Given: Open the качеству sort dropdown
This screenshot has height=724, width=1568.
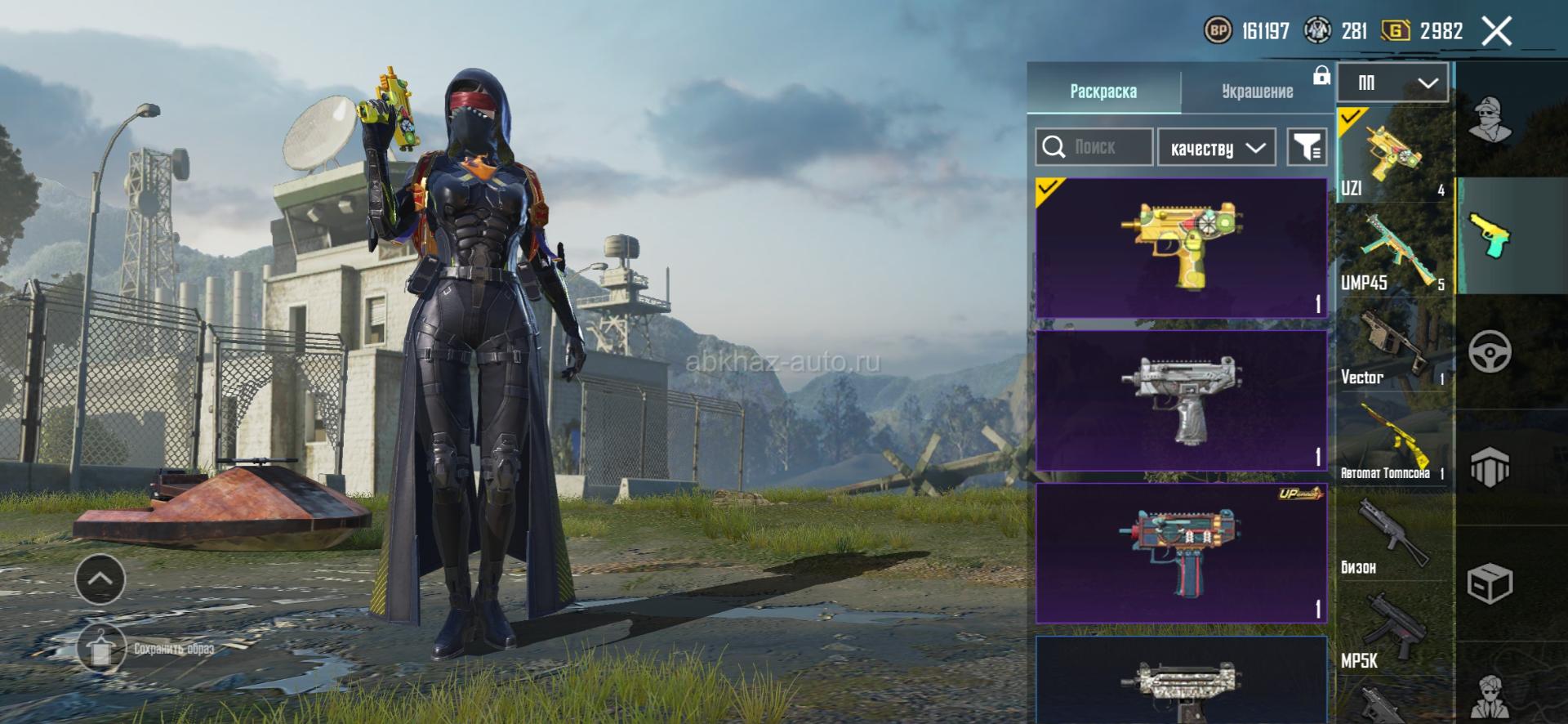Looking at the screenshot, I should pyautogui.click(x=1217, y=148).
